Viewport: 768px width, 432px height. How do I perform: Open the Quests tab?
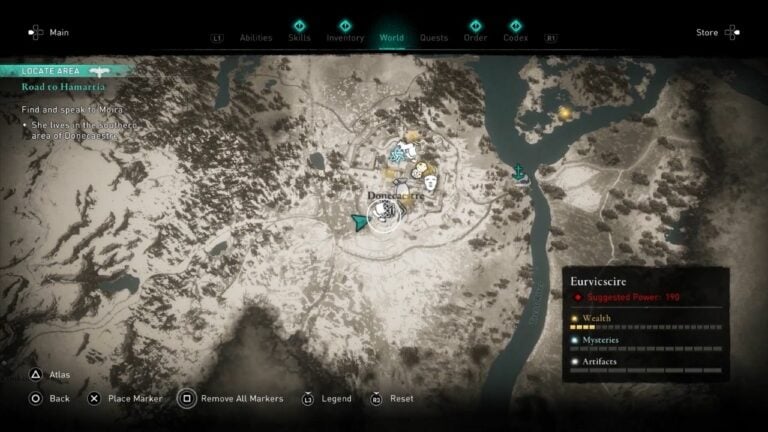pyautogui.click(x=434, y=38)
